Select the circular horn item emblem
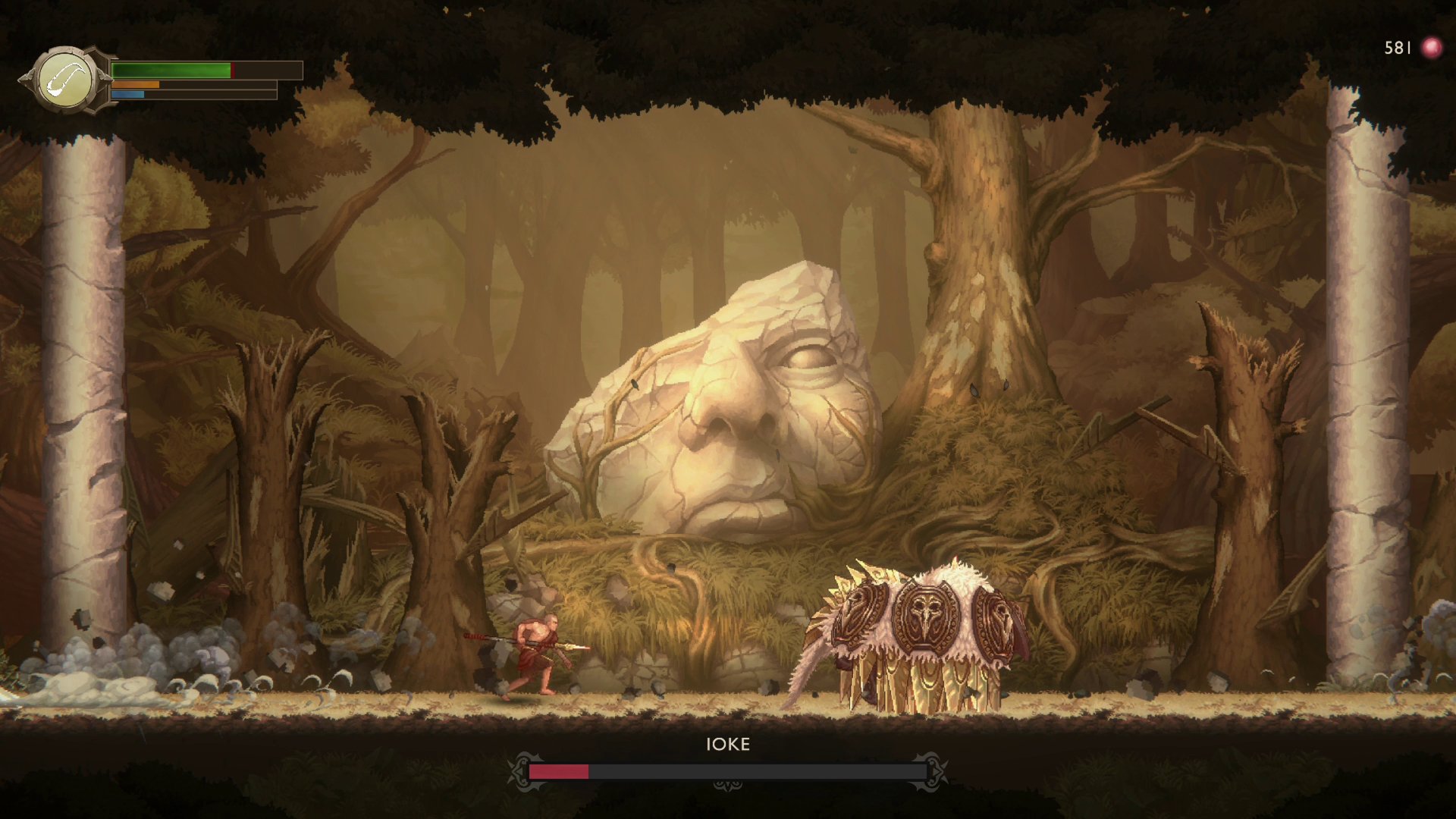Screen dimensions: 1456x819 65,80
